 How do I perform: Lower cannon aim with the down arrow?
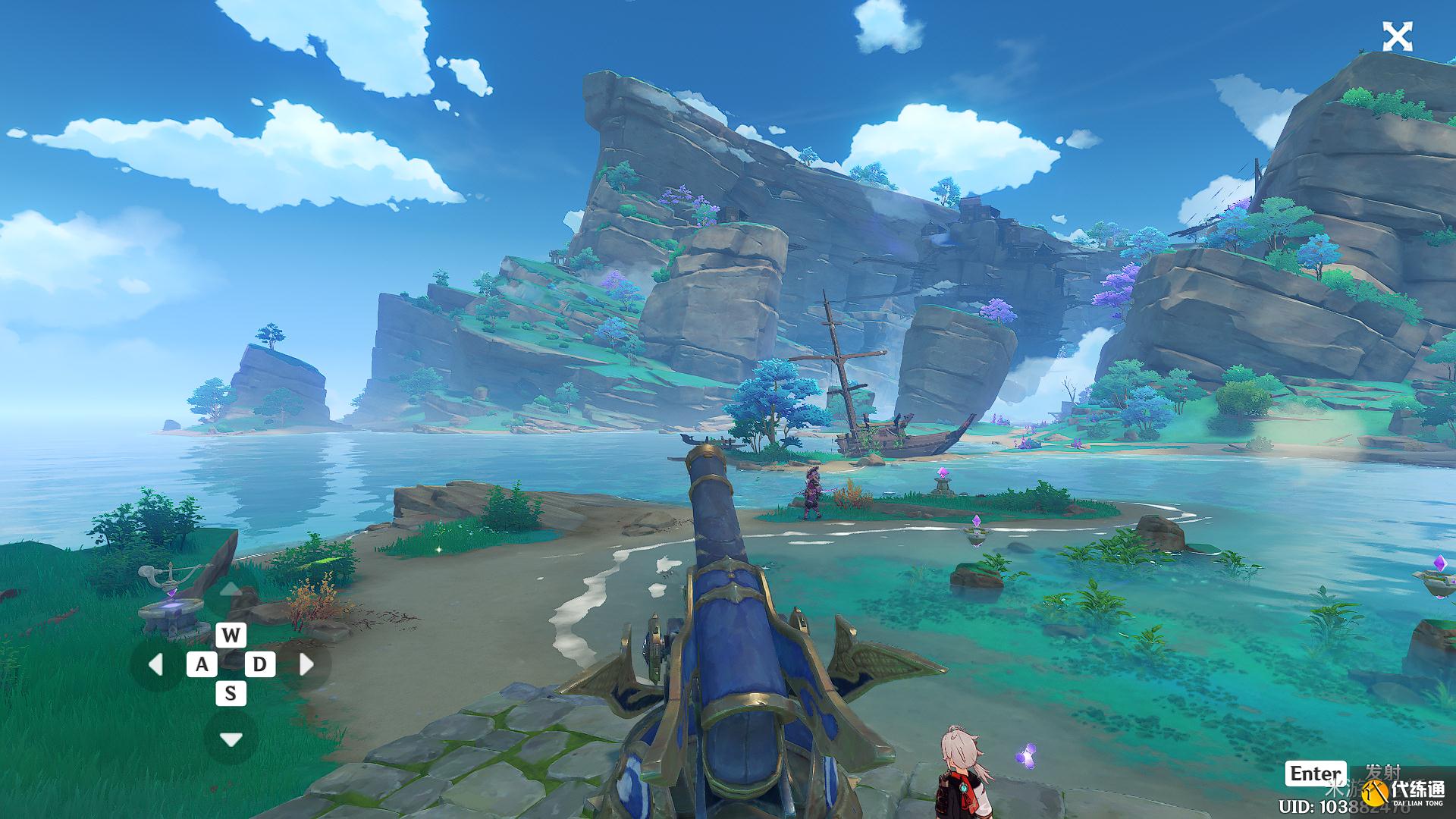click(x=231, y=739)
